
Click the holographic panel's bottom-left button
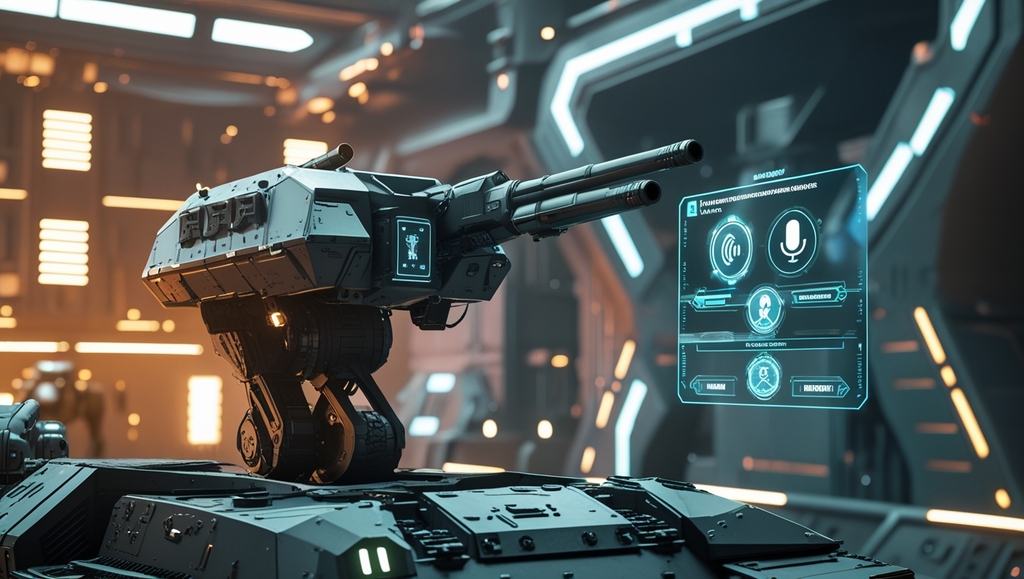[713, 385]
